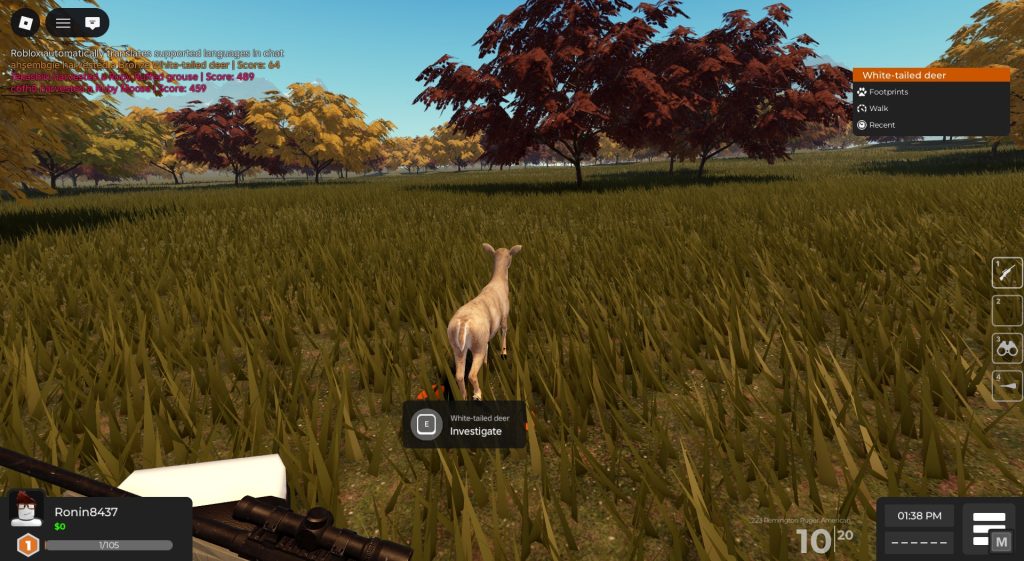Image resolution: width=1024 pixels, height=561 pixels.
Task: Select the caller item in slot 4
Action: pos(1007,386)
